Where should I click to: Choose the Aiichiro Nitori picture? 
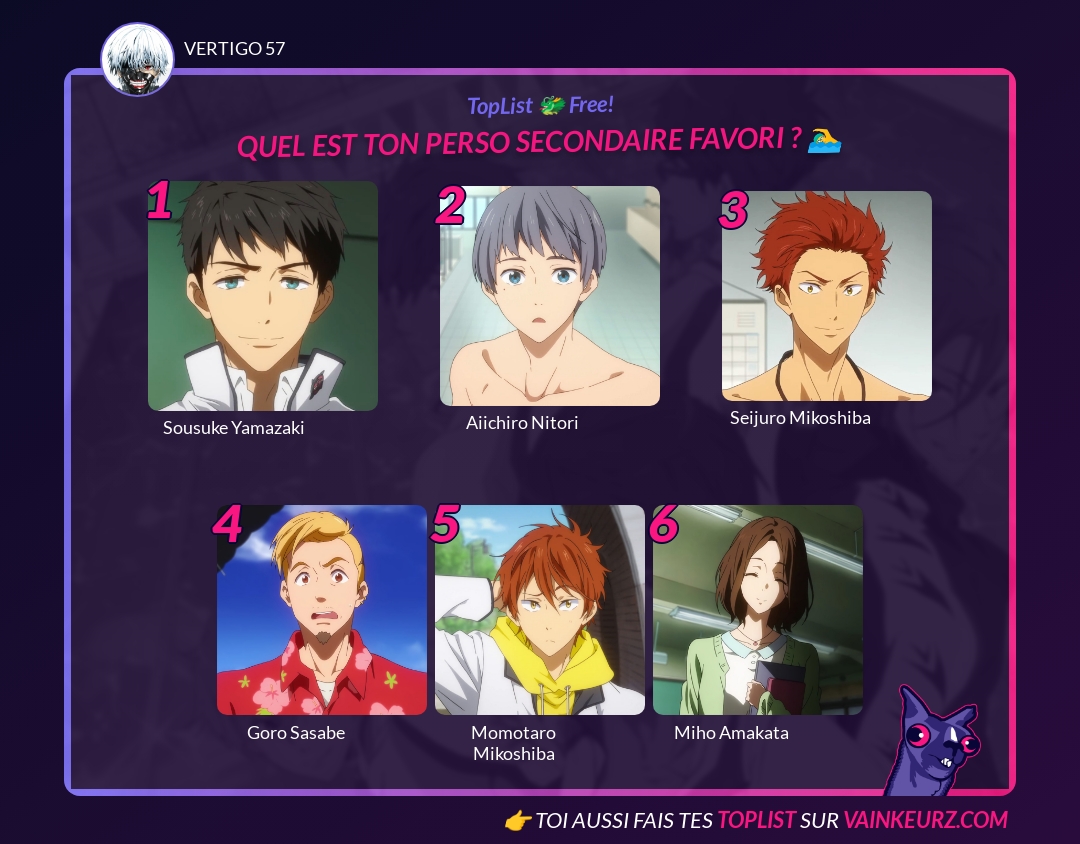(x=550, y=296)
